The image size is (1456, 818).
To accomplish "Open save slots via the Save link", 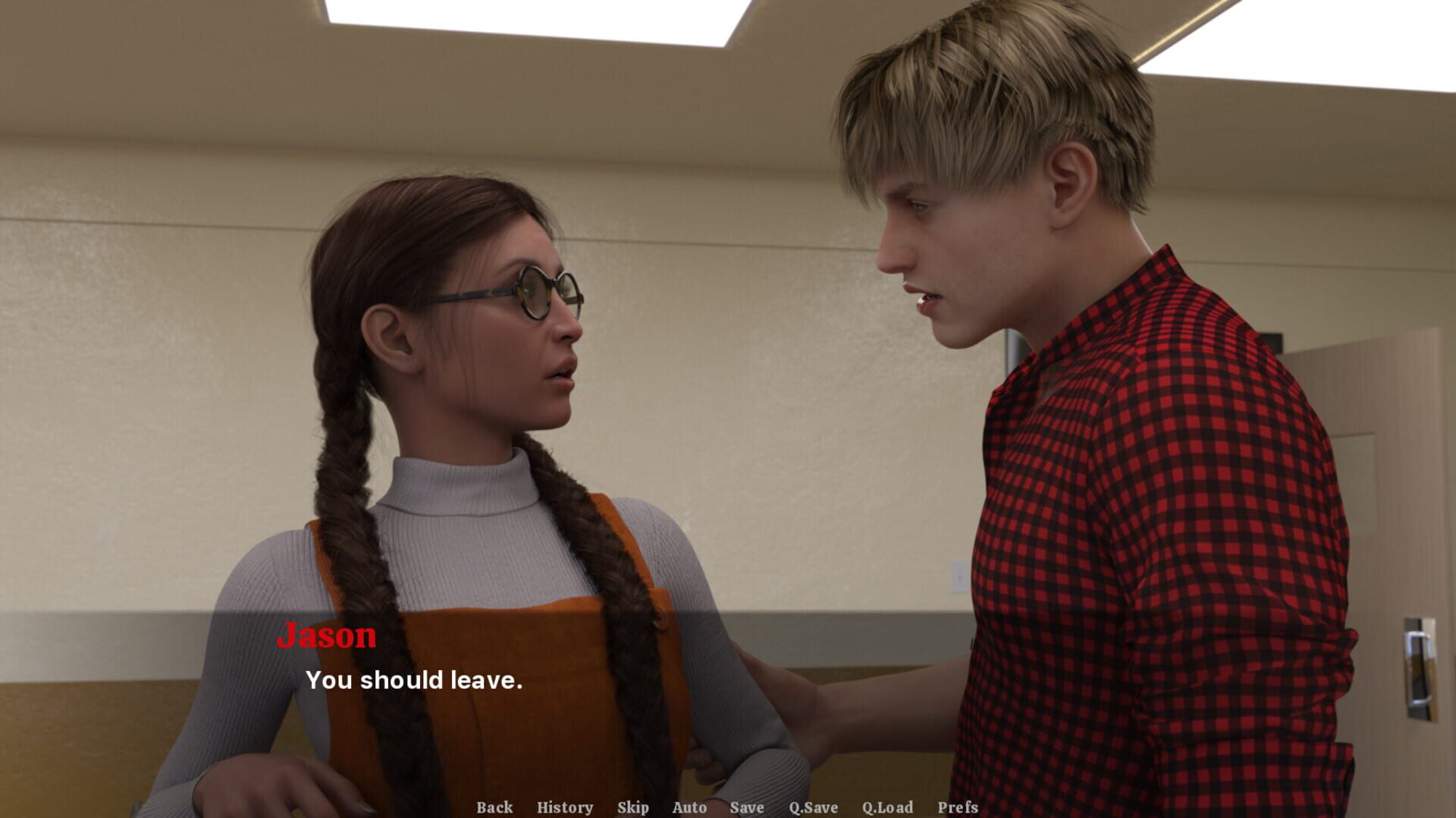I will tap(747, 808).
